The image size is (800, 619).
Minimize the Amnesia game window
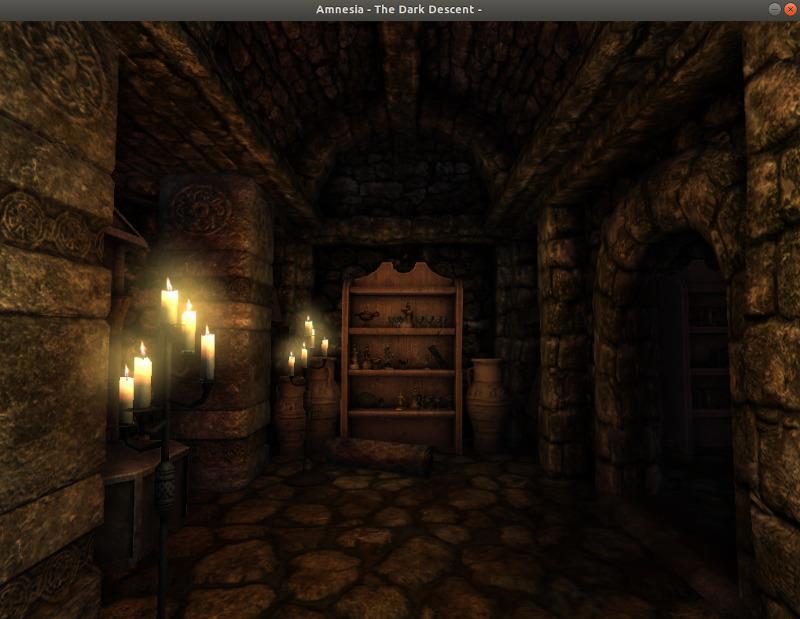[x=773, y=9]
